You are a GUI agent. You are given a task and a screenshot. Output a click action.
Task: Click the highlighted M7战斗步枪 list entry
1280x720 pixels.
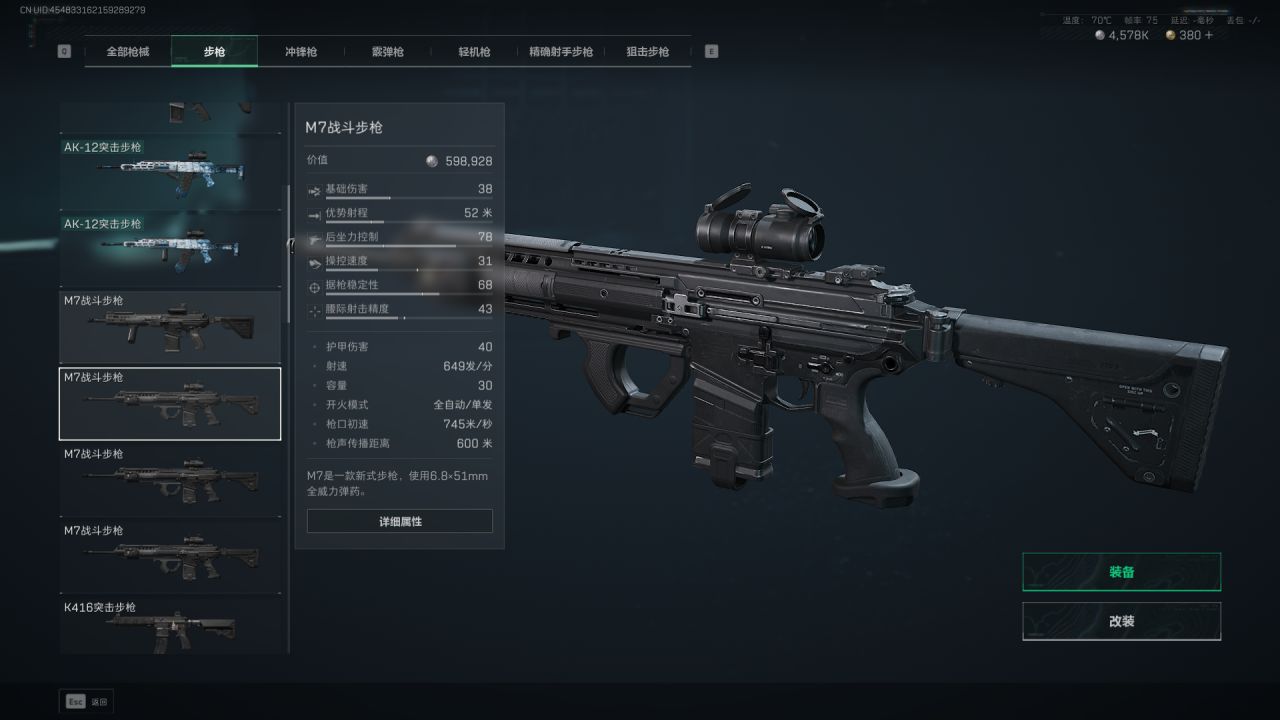point(170,404)
